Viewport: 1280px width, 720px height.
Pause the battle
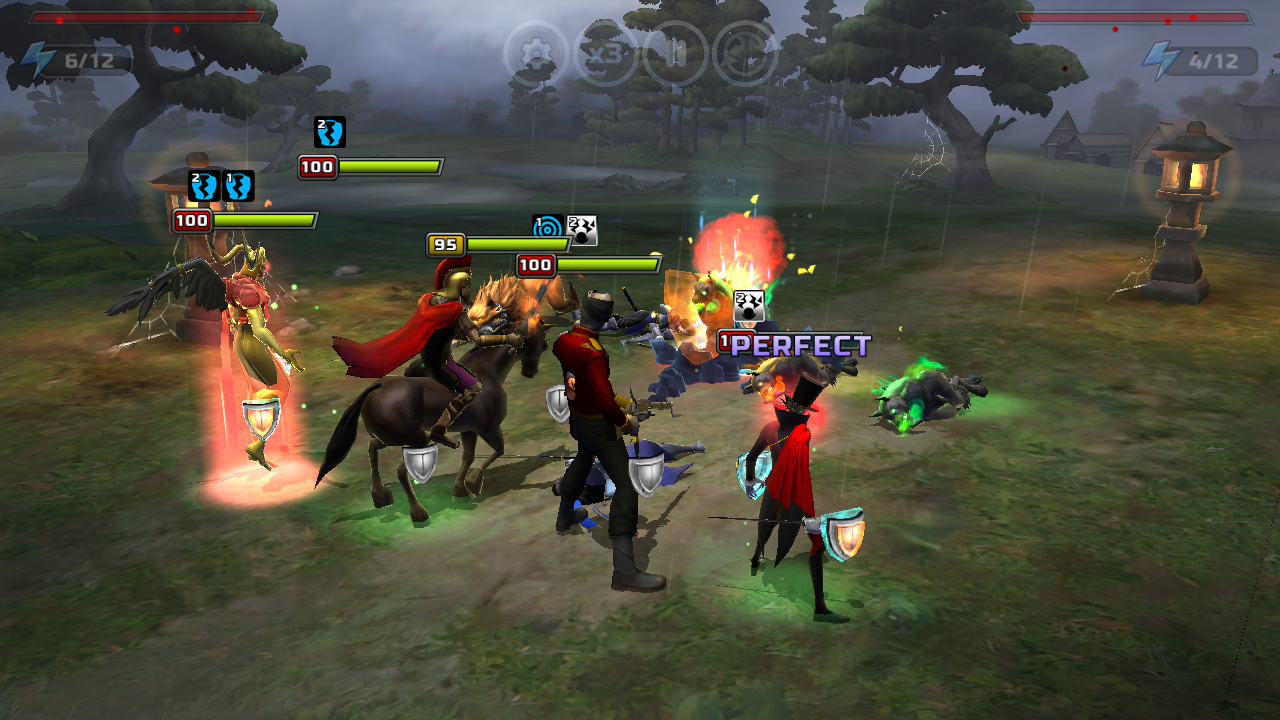point(675,53)
